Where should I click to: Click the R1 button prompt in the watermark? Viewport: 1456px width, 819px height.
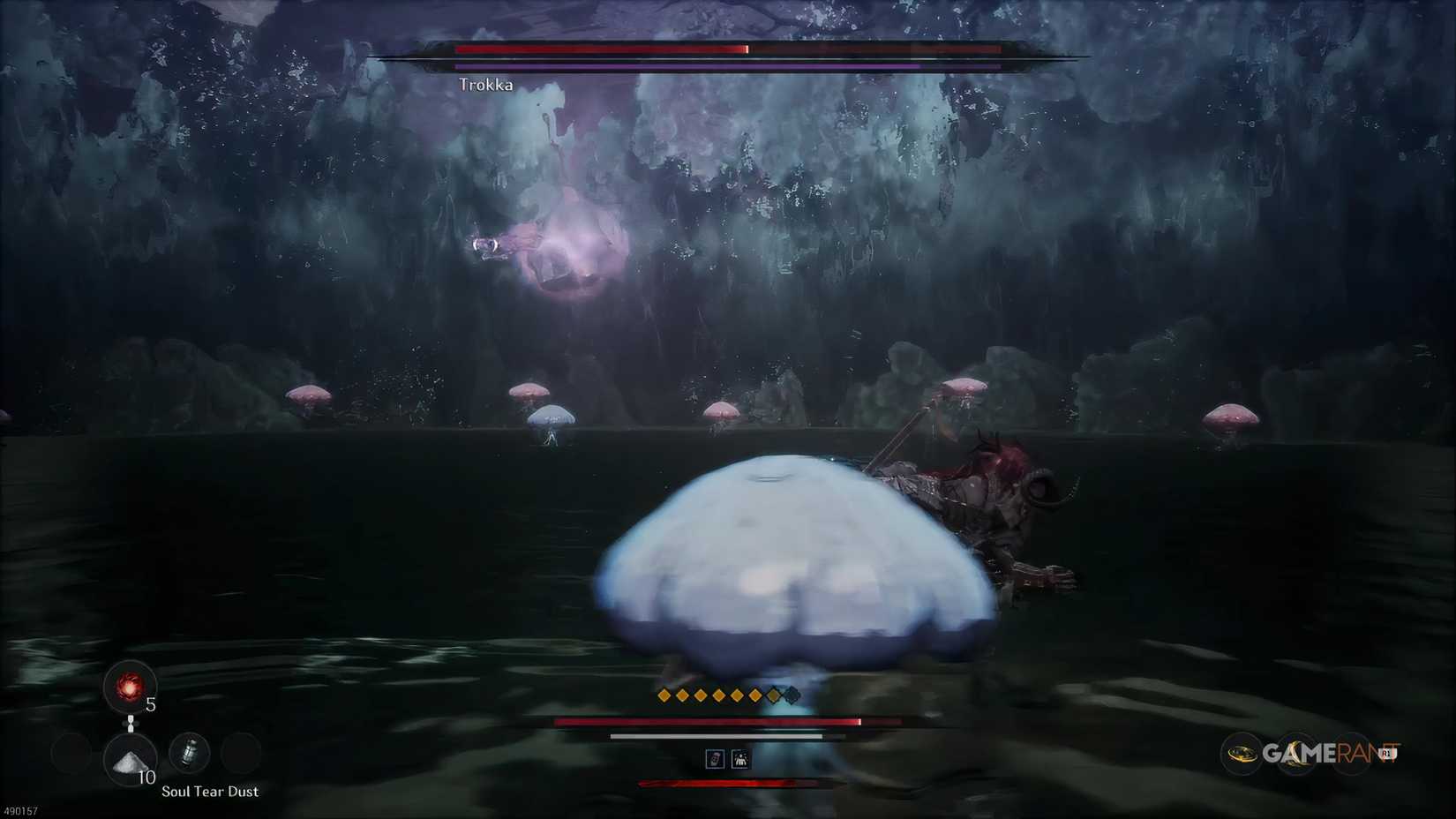[1388, 755]
